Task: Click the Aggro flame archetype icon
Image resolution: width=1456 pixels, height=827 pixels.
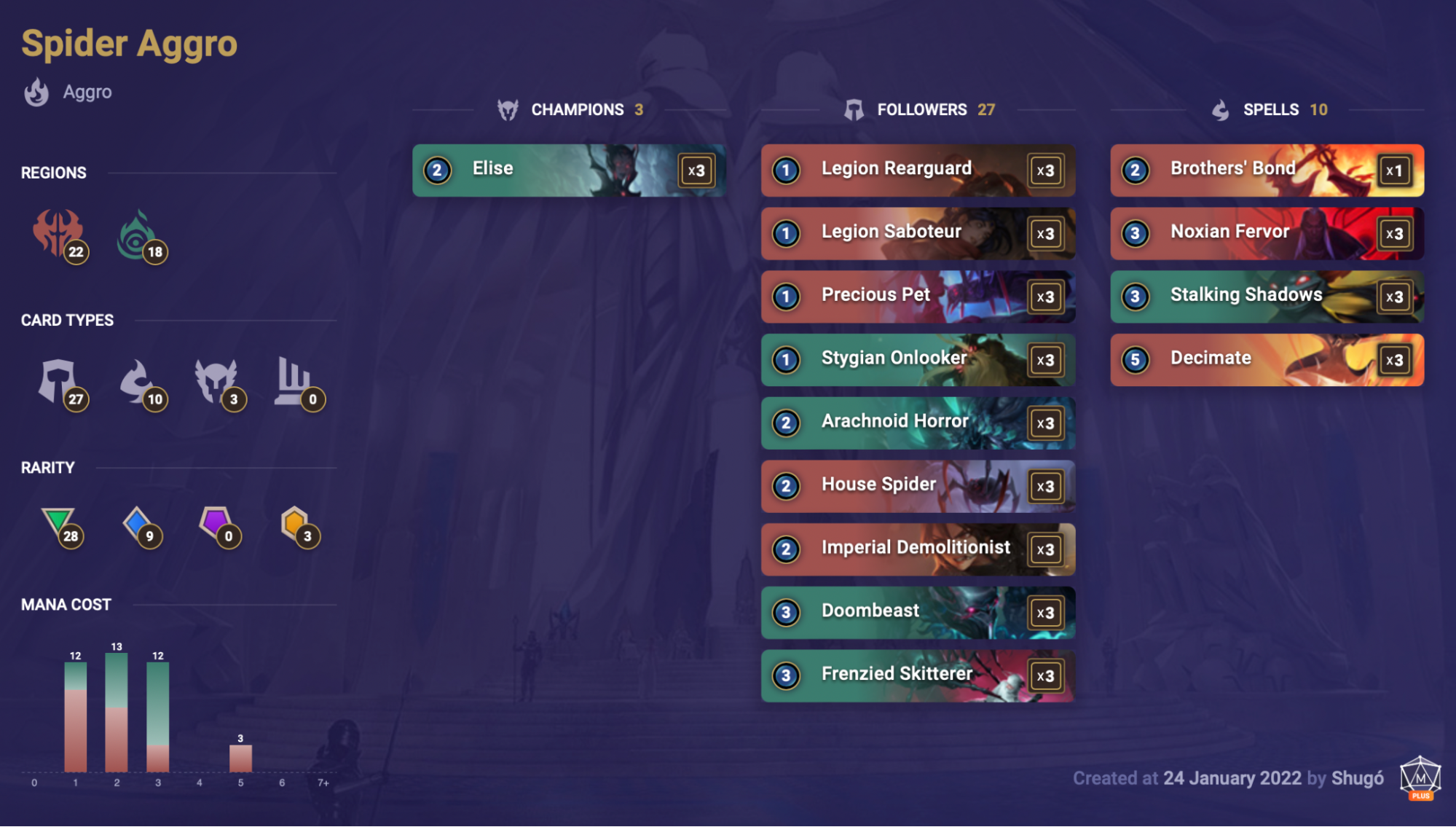Action: click(36, 92)
